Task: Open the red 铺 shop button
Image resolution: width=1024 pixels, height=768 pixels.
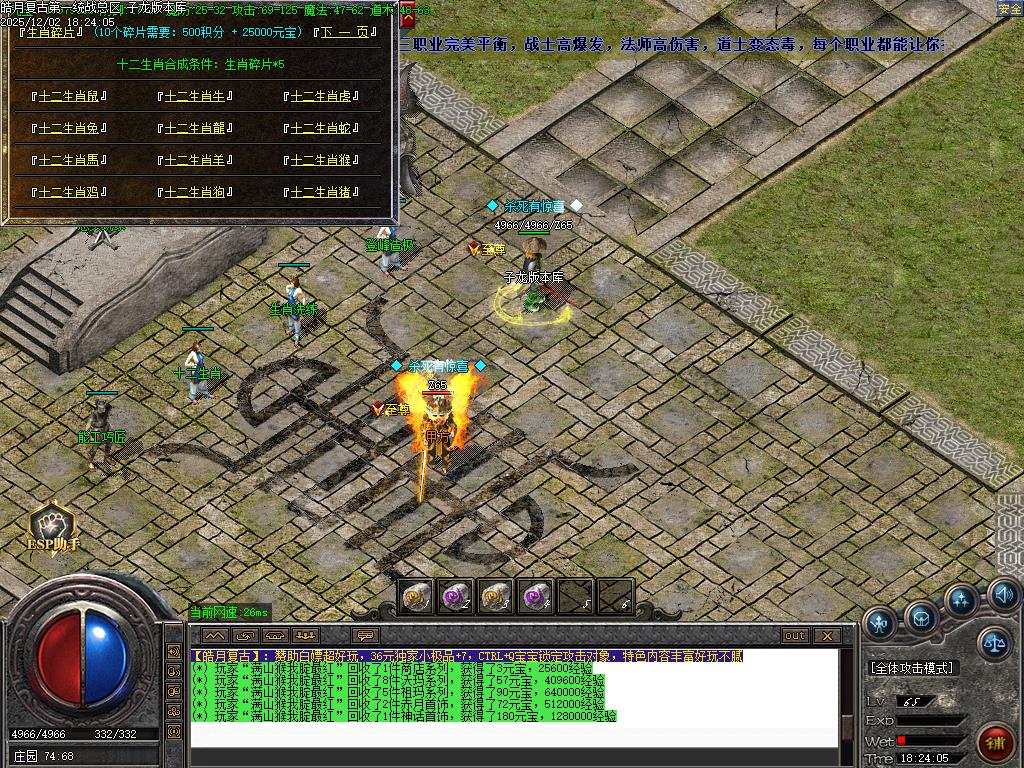Action: click(x=995, y=744)
